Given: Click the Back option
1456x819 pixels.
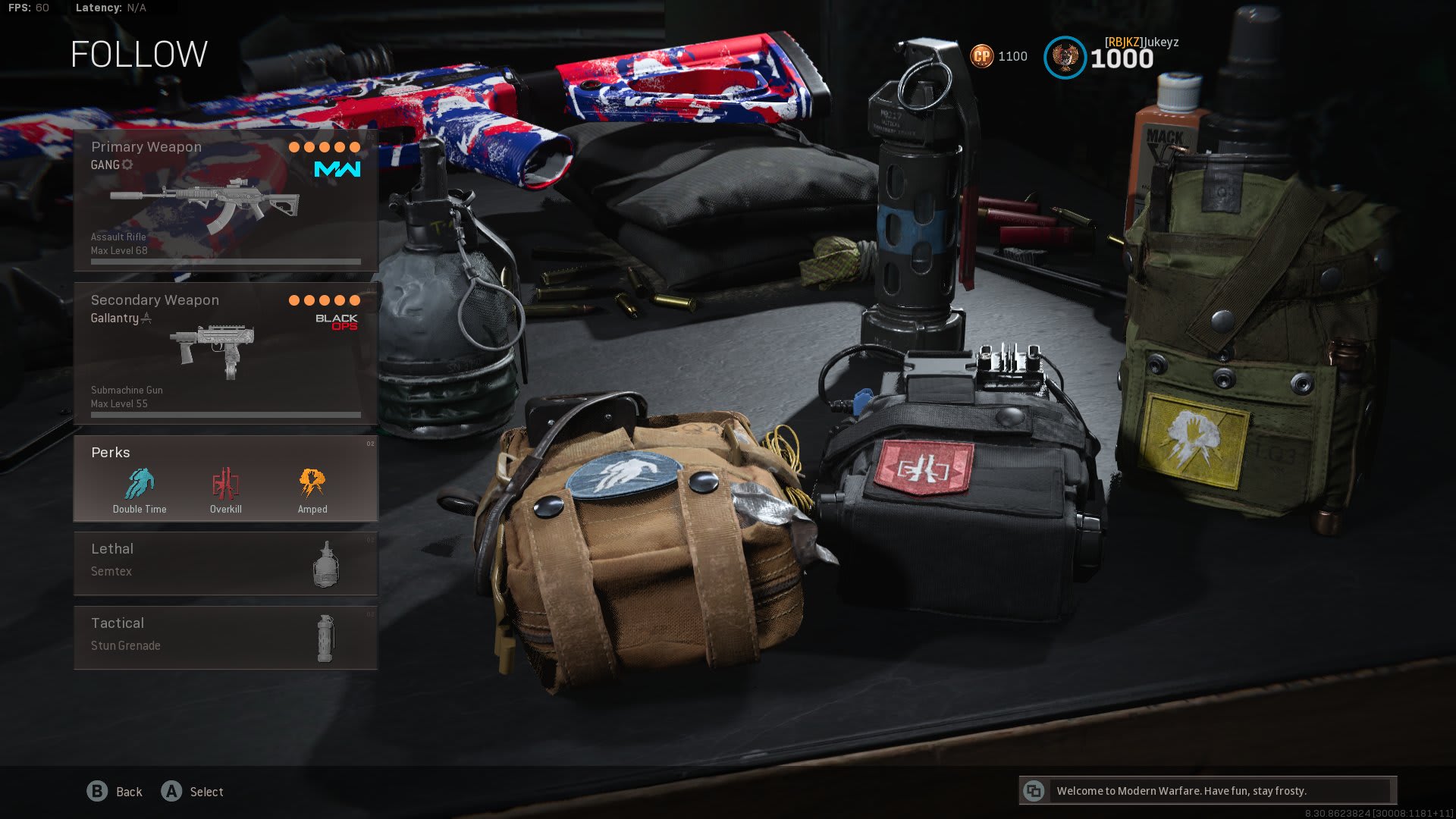Looking at the screenshot, I should (115, 792).
